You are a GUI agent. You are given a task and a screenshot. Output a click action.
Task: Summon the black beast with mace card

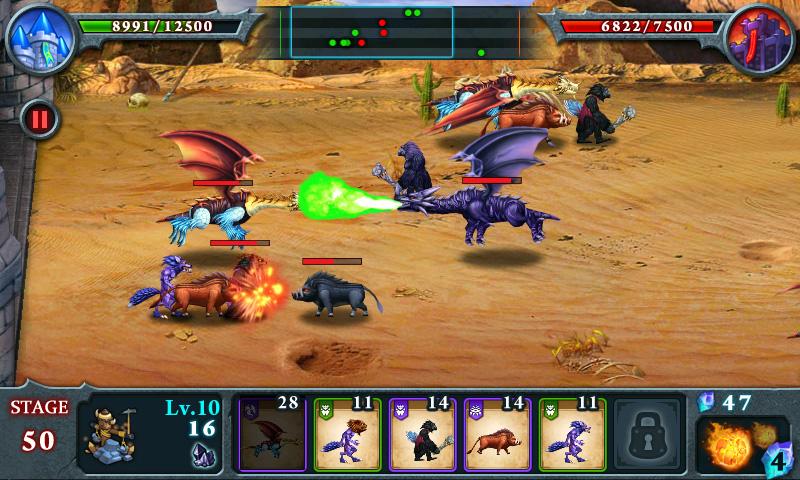pos(421,434)
